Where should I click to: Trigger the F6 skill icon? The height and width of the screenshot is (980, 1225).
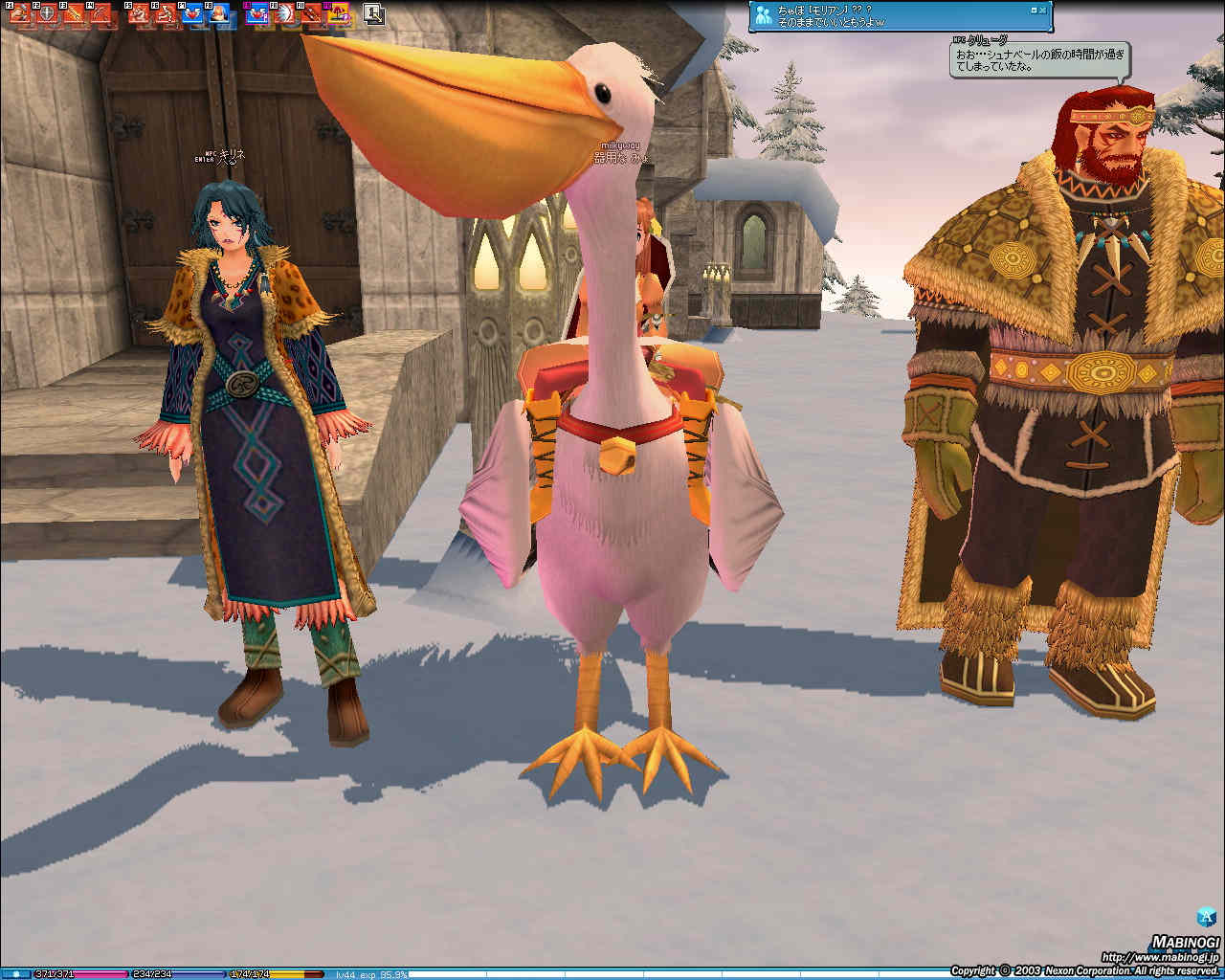pos(165,14)
